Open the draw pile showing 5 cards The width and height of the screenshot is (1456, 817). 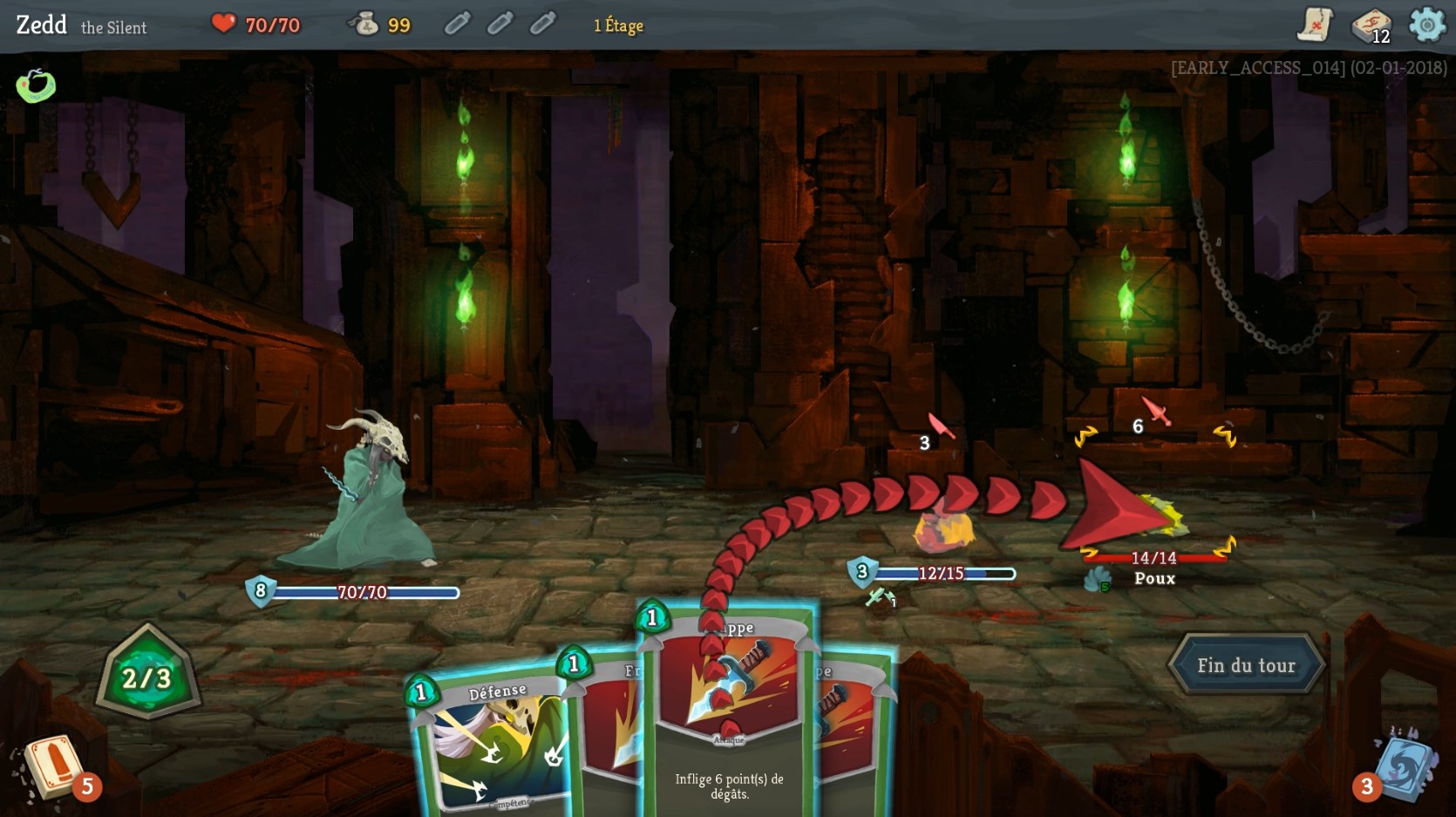point(54,767)
